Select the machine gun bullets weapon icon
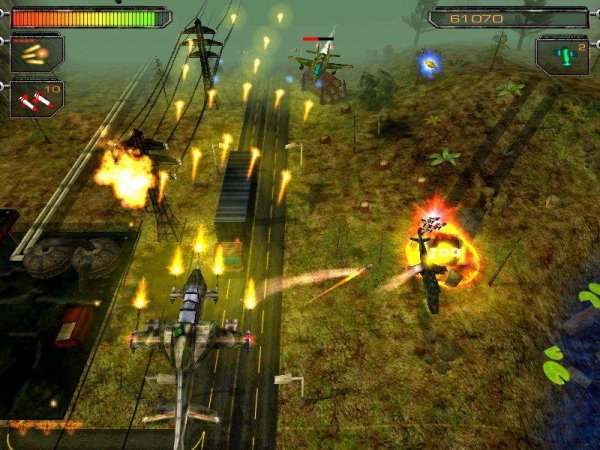The height and width of the screenshot is (450, 600). coord(36,54)
